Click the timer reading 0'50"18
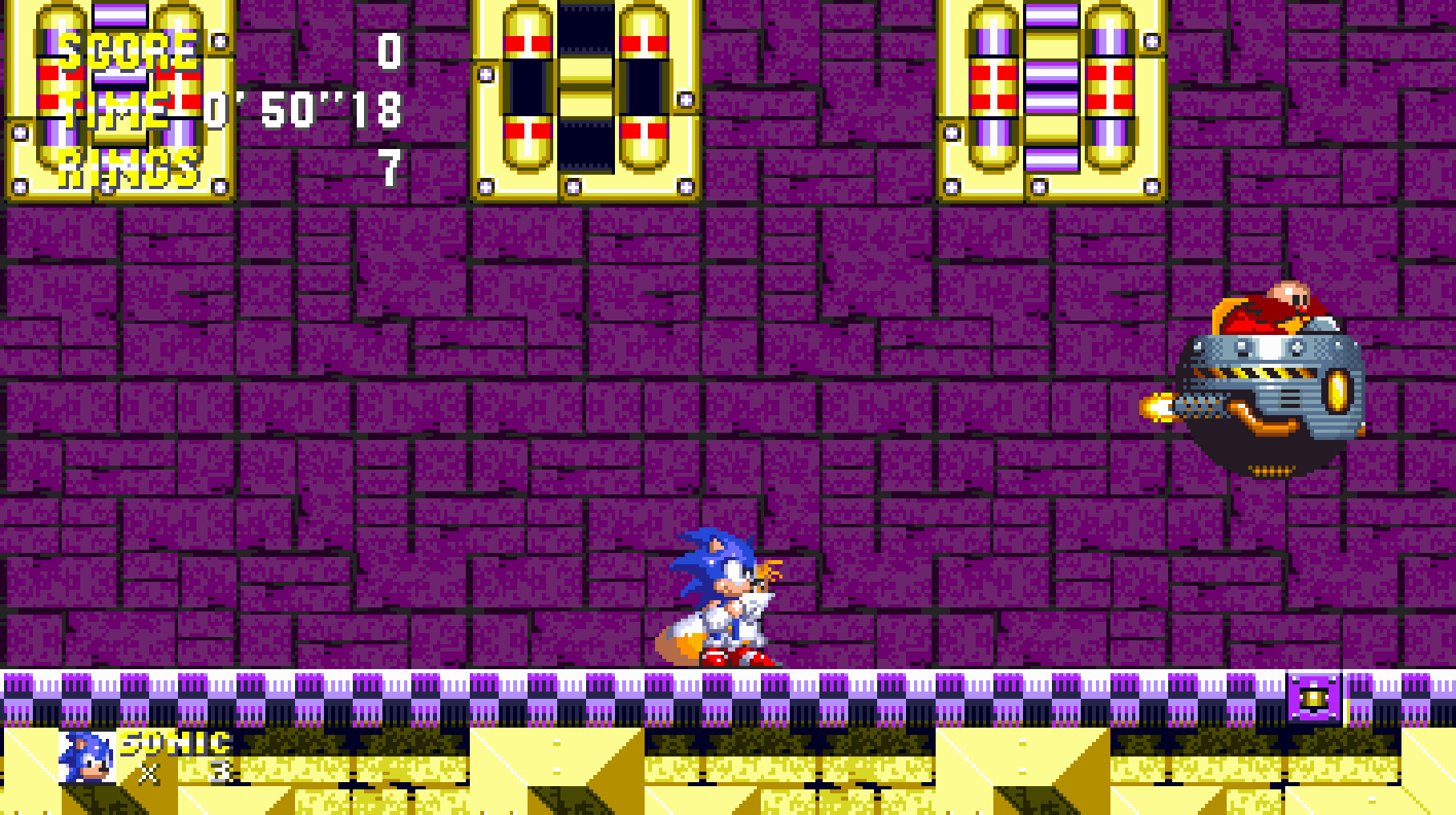1456x815 pixels. click(x=303, y=110)
